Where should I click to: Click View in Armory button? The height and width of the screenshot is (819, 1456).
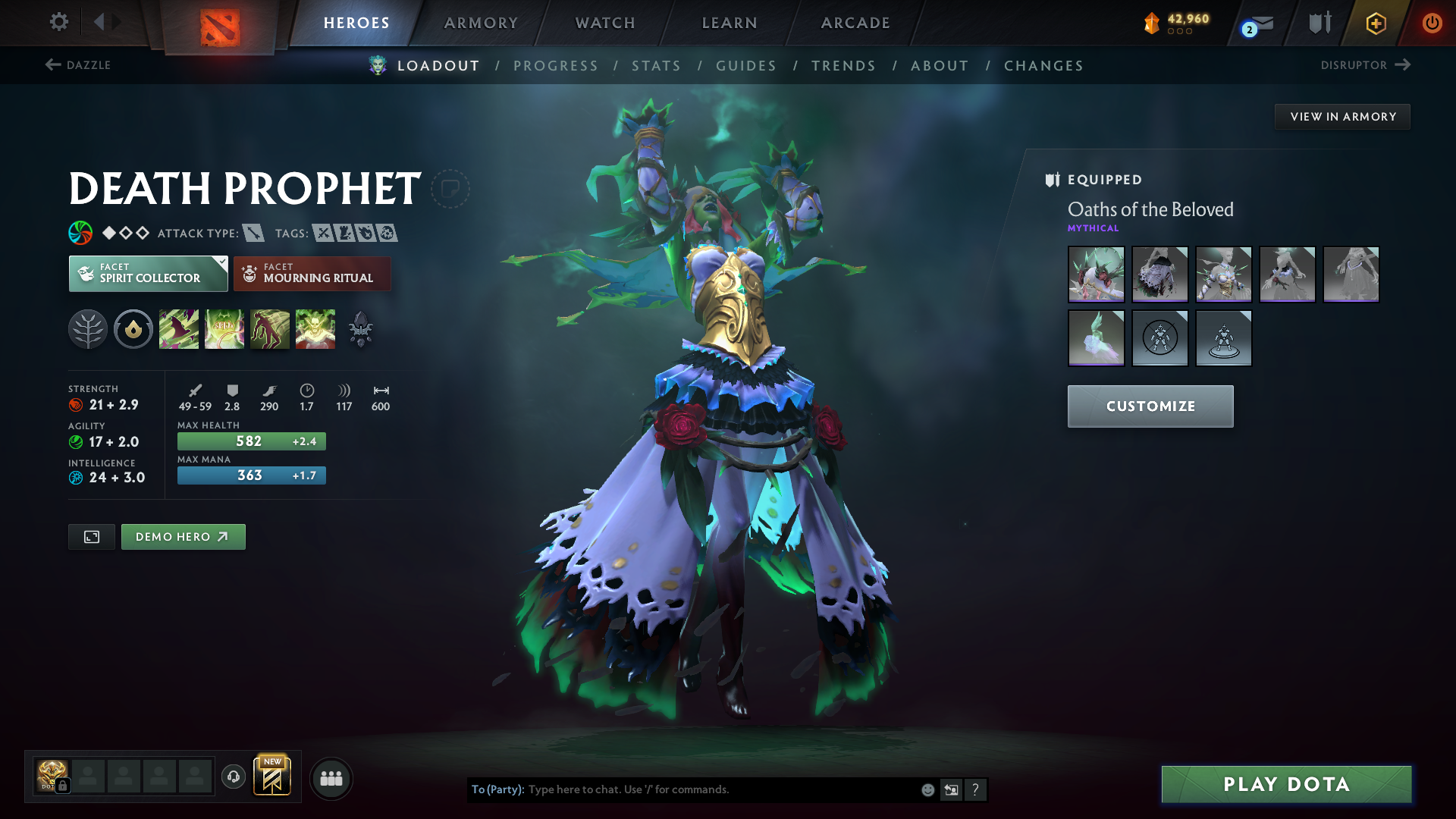pyautogui.click(x=1342, y=117)
